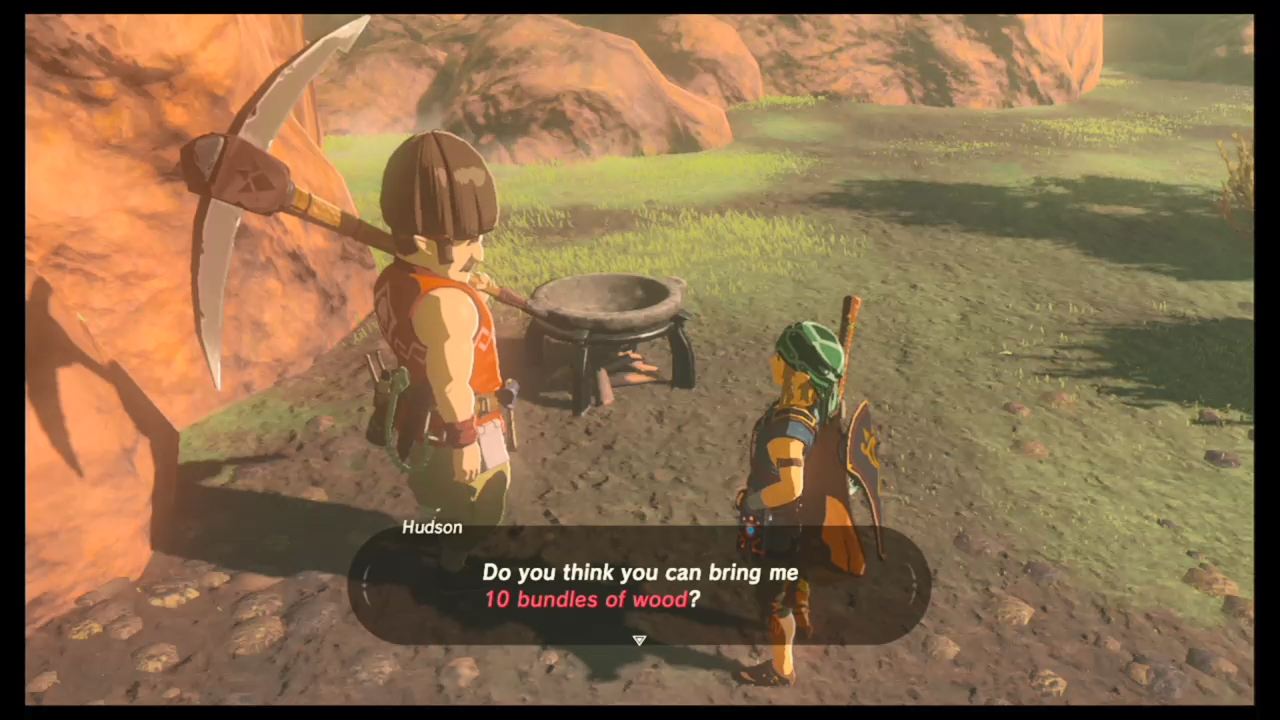Viewport: 1280px width, 720px height.
Task: Click the weapon hilt over Link's shoulder
Action: tap(850, 310)
